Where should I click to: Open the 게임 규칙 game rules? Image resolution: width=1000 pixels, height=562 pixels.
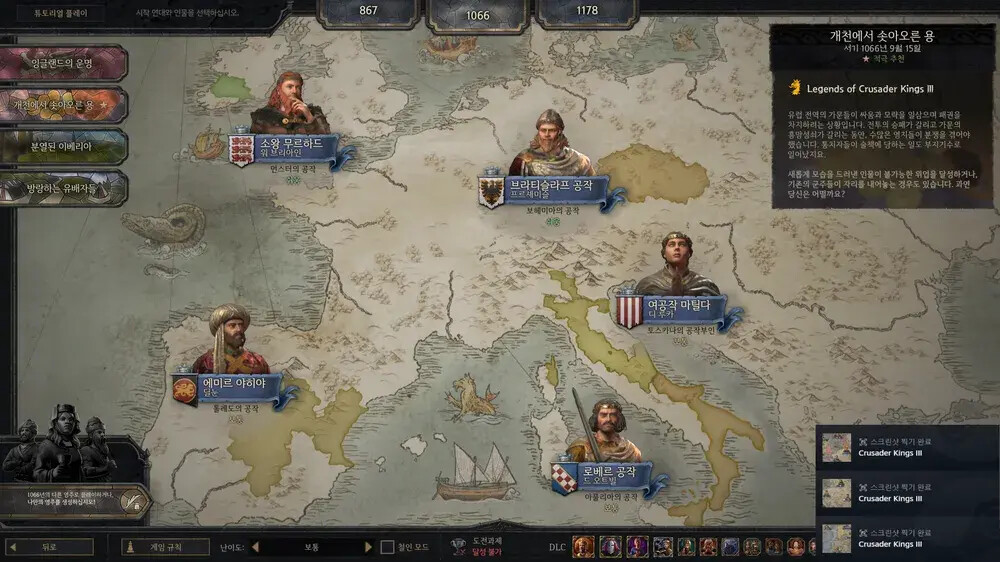point(166,547)
